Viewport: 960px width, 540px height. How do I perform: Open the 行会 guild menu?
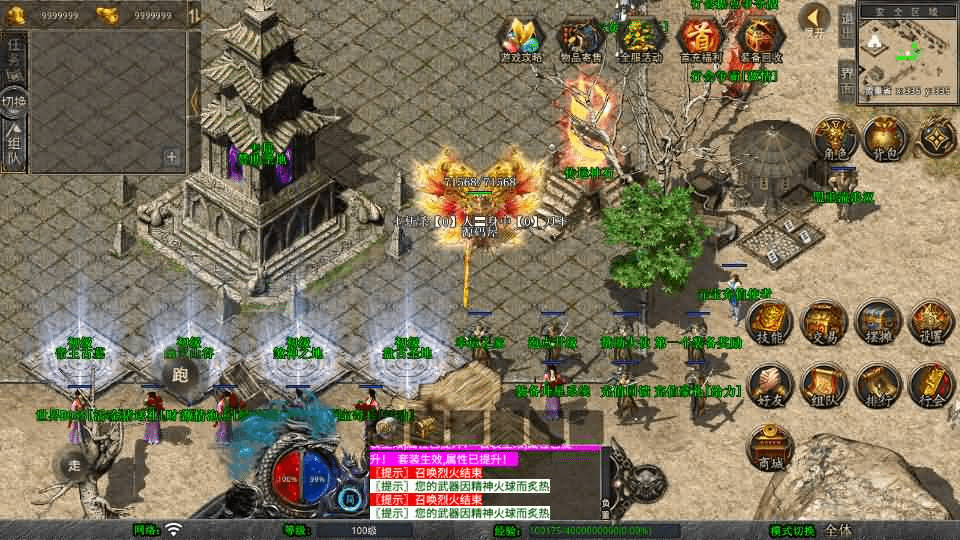[930, 385]
